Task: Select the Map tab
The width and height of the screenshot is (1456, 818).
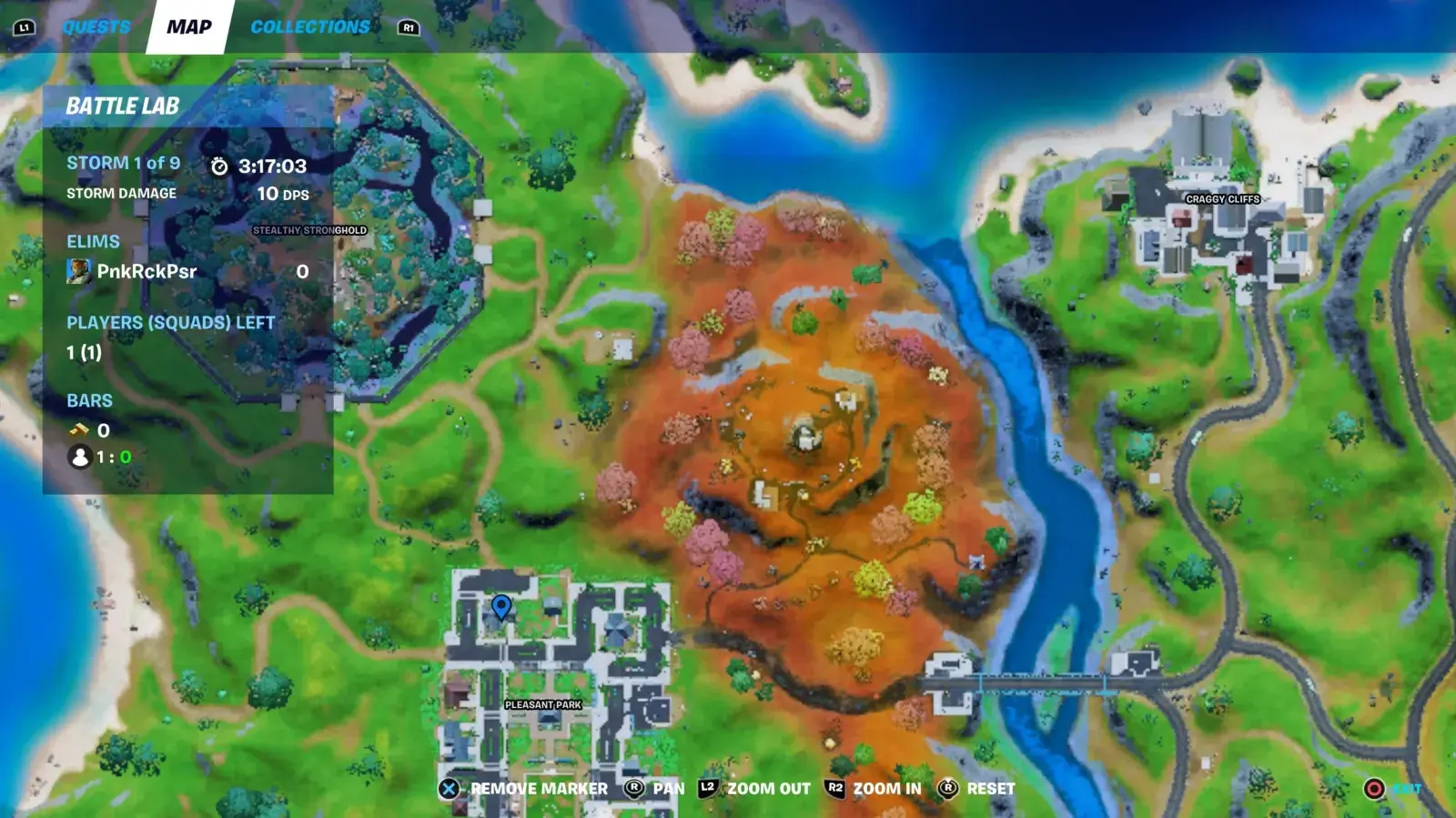Action: 189,27
